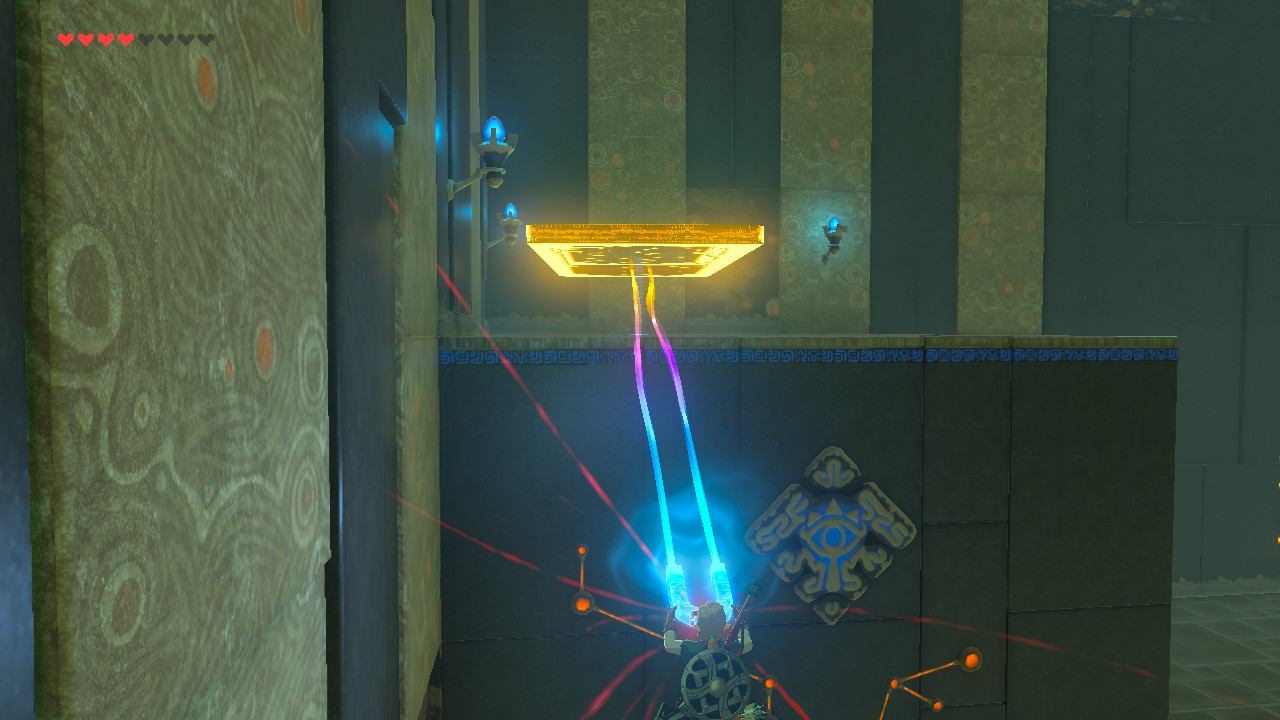Image resolution: width=1280 pixels, height=720 pixels.
Task: Select the sword hilt on Link's back
Action: tap(752, 590)
